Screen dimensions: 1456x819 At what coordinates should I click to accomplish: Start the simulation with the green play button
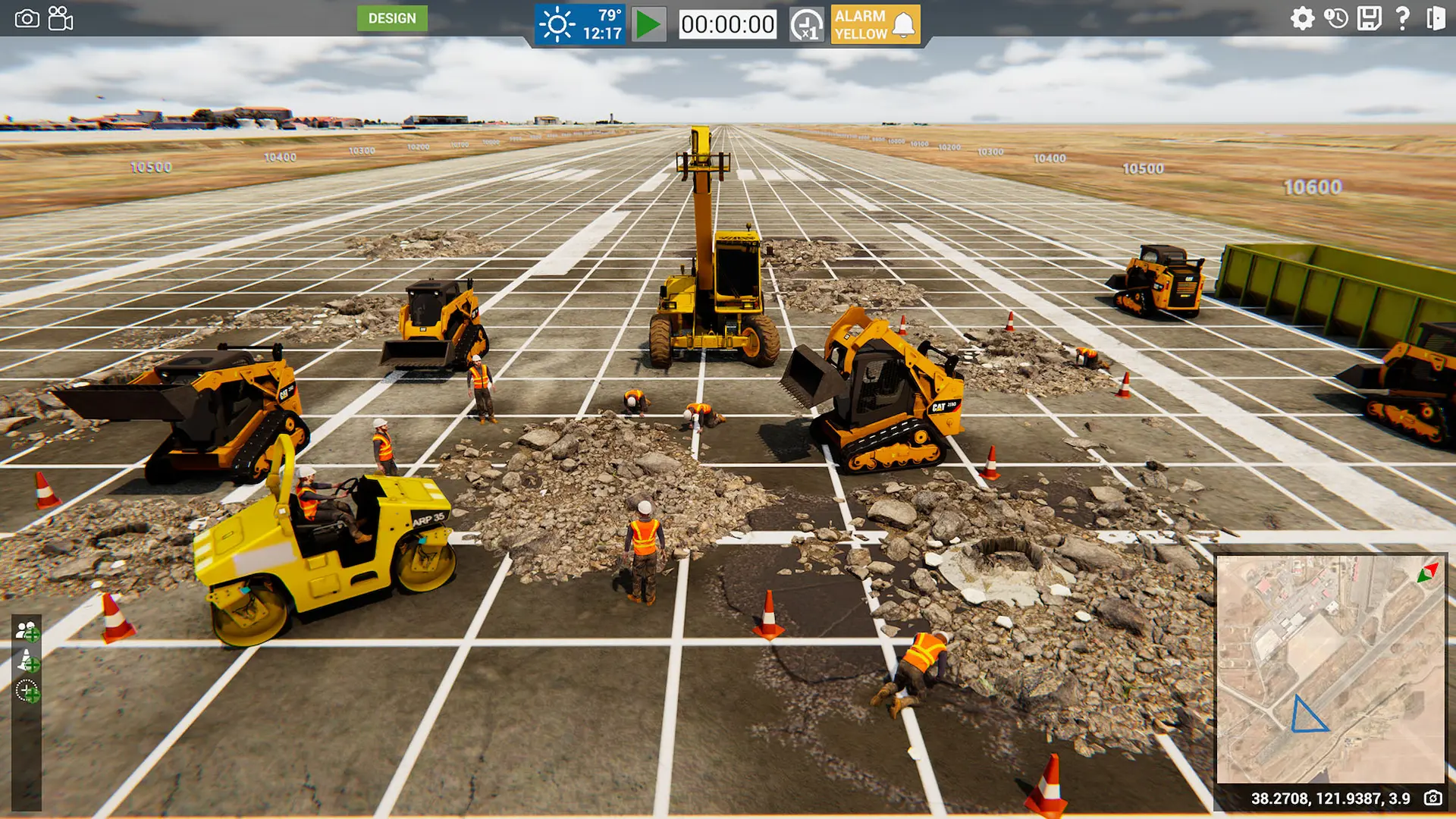coord(648,24)
